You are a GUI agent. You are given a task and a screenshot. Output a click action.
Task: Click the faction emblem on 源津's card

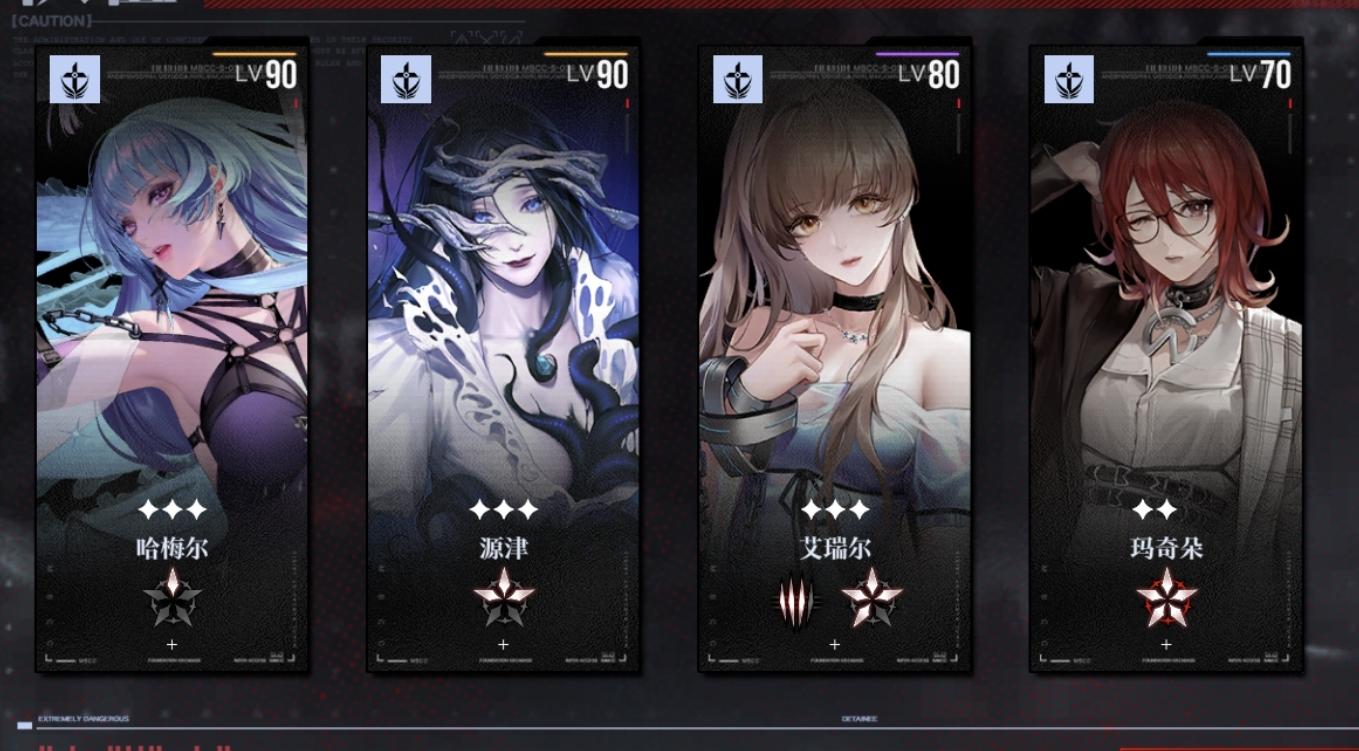pos(404,80)
